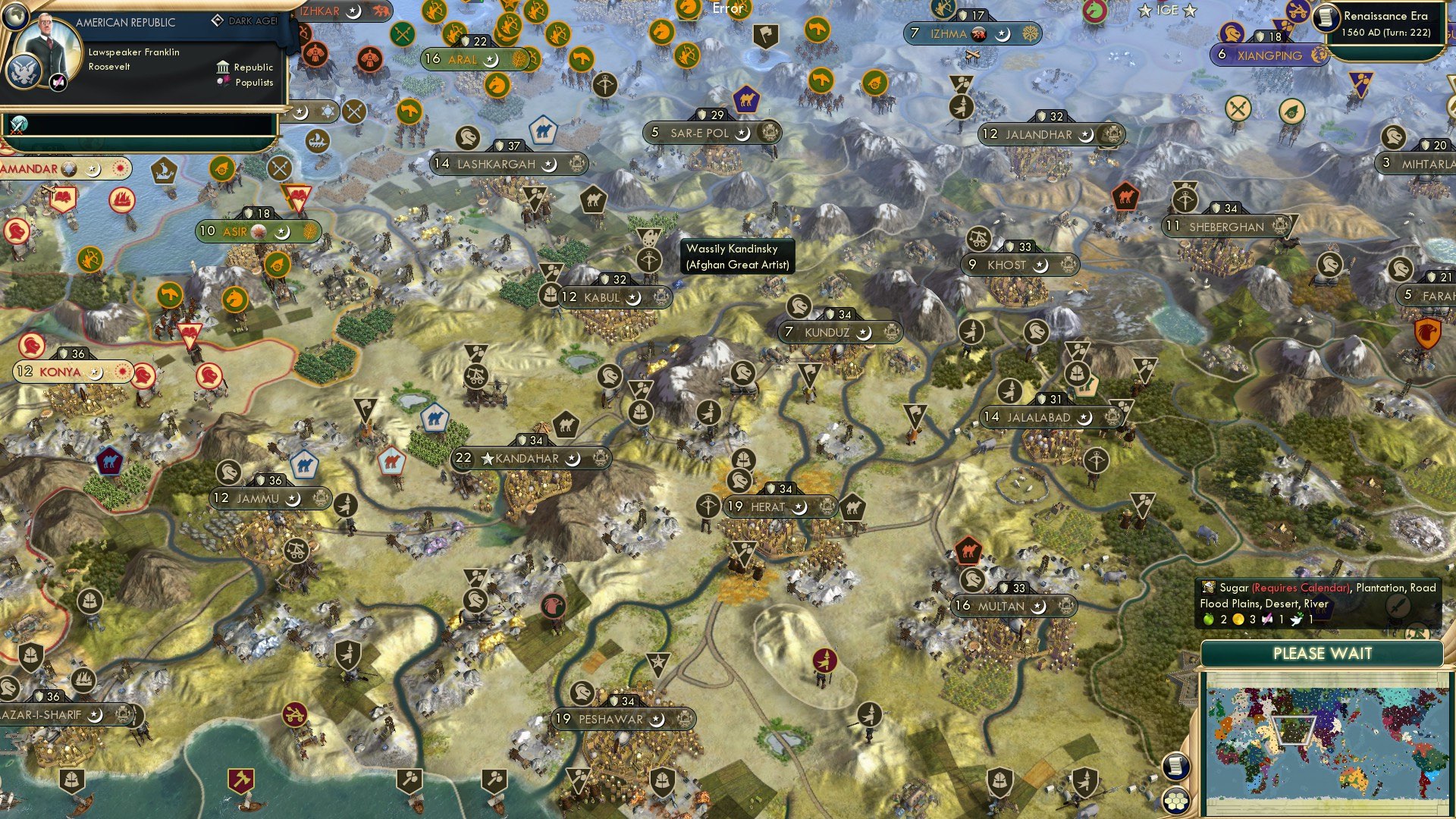Click the Sugar resource icon in the tooltip panel
The width and height of the screenshot is (1456, 819).
1210,588
